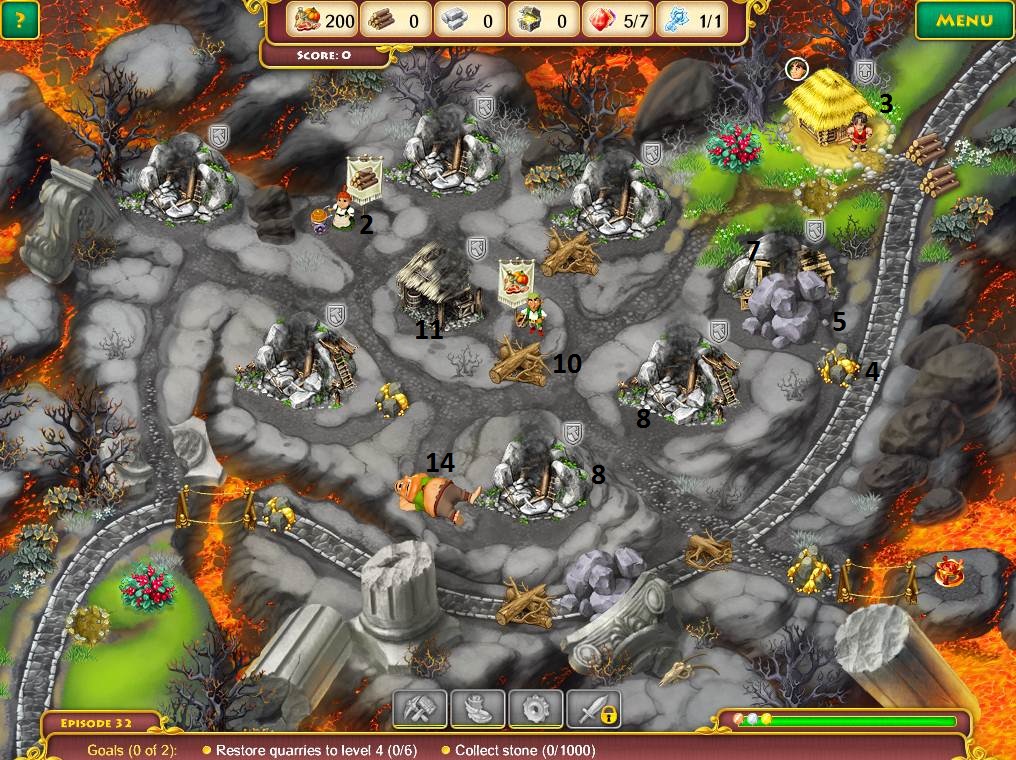Select the hammer and pickaxe work skill

click(420, 709)
